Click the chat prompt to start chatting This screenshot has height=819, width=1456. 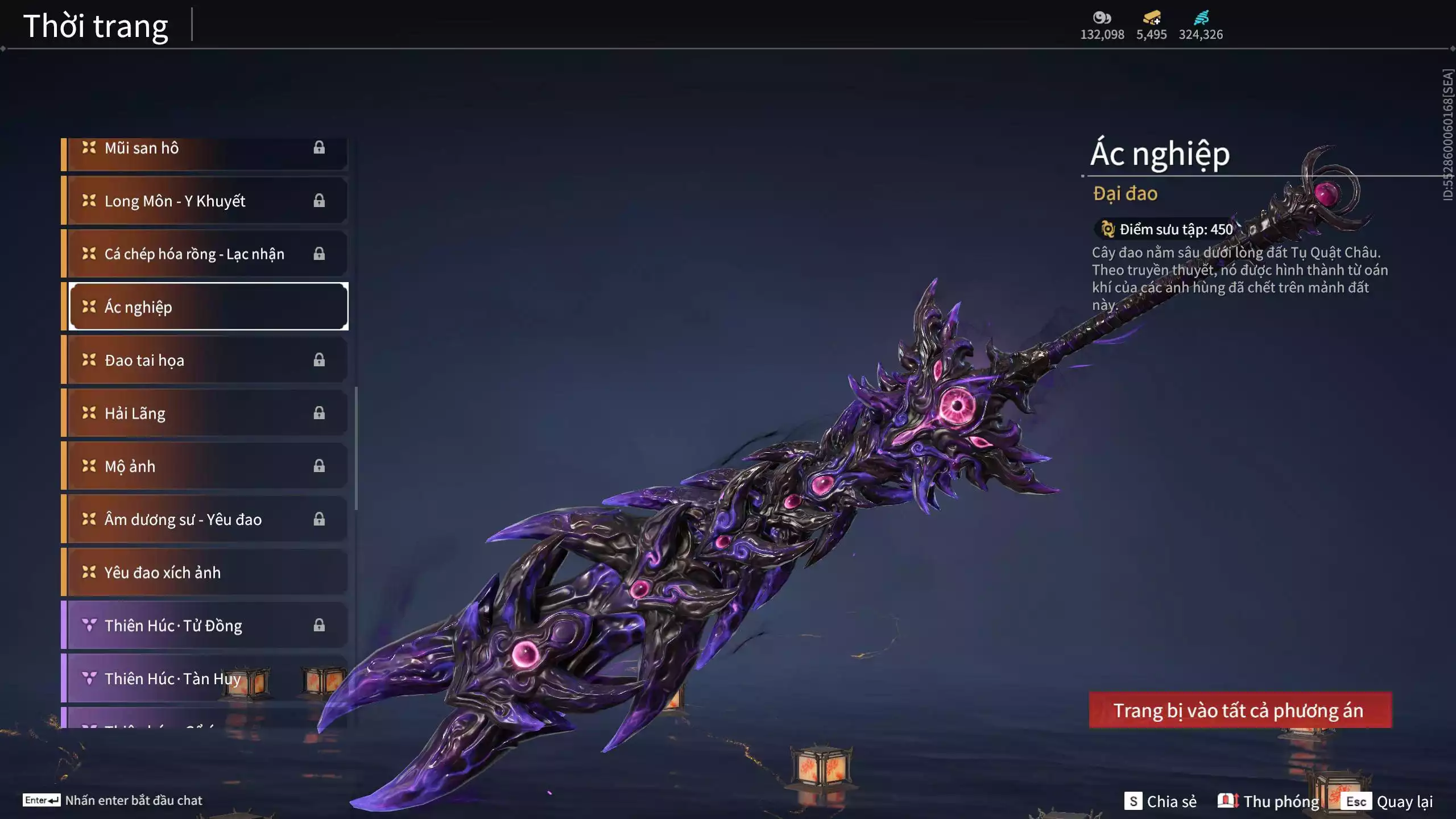pyautogui.click(x=113, y=800)
